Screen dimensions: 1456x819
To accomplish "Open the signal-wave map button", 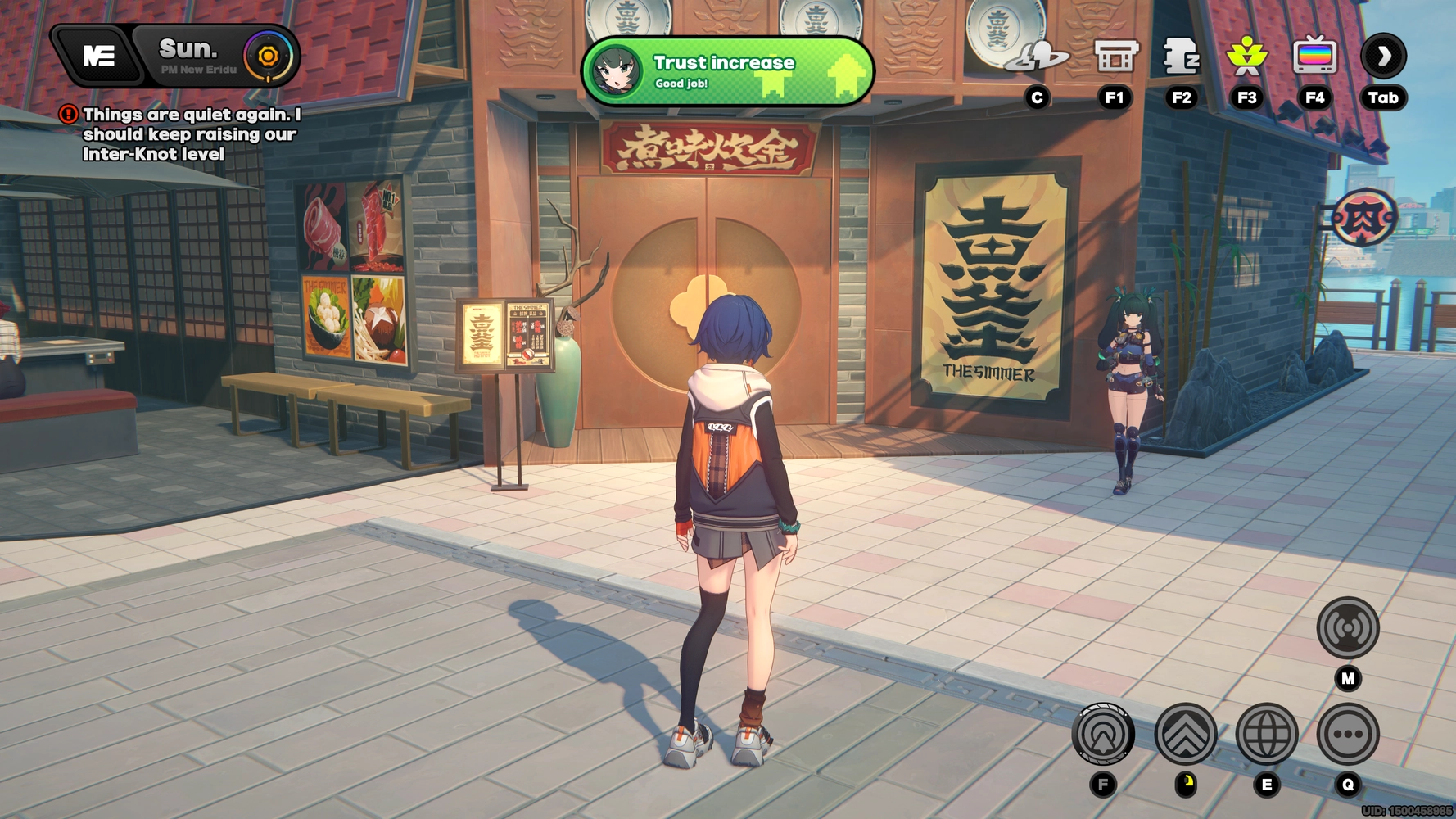I will click(x=1348, y=628).
